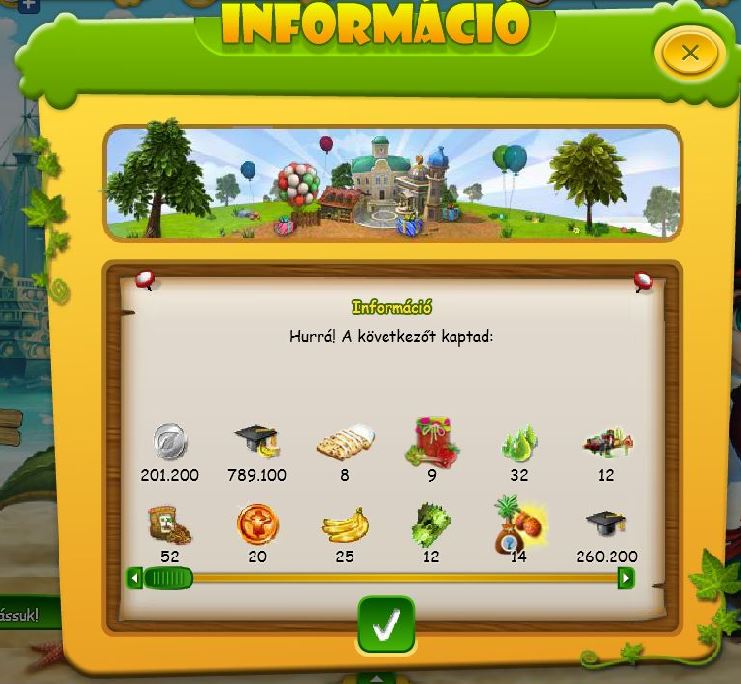The height and width of the screenshot is (684, 741).
Task: Select the banana bunch reward icon
Action: pyautogui.click(x=344, y=524)
